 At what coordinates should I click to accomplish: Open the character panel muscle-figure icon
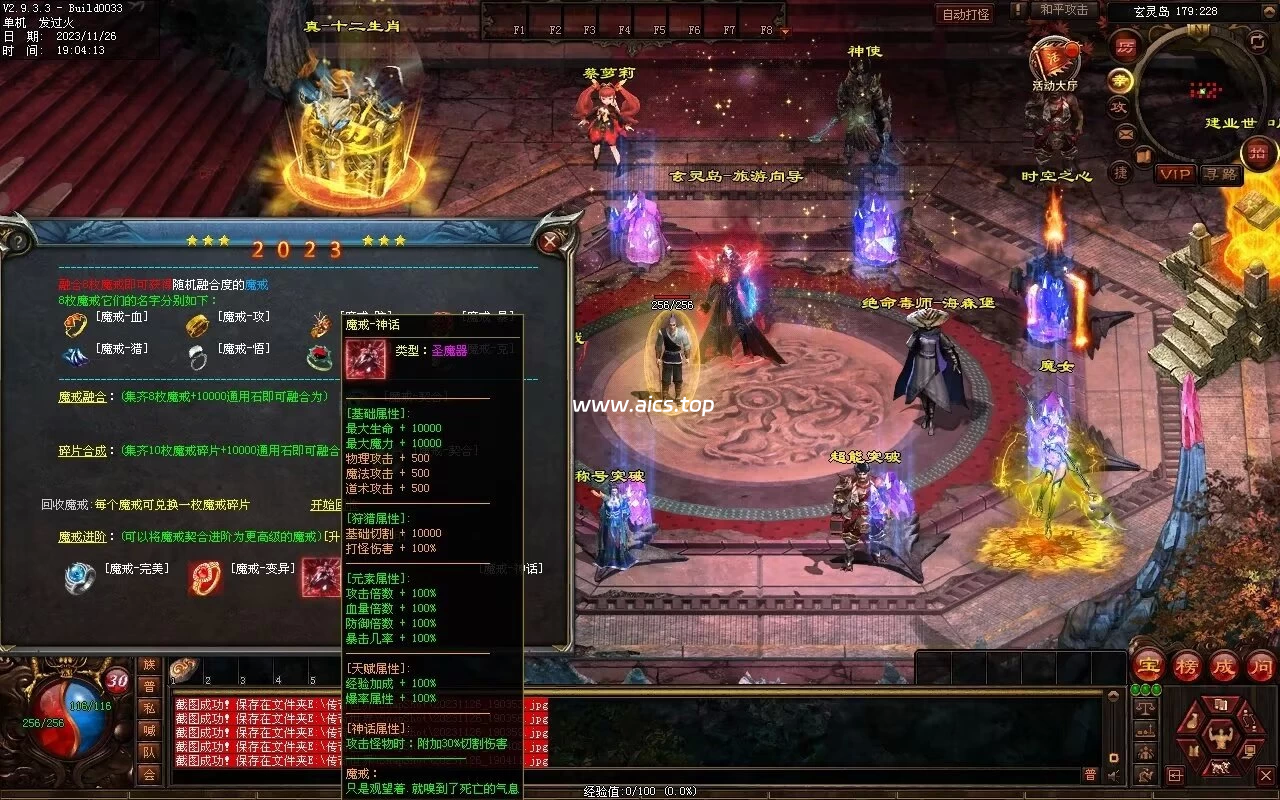click(x=1219, y=738)
